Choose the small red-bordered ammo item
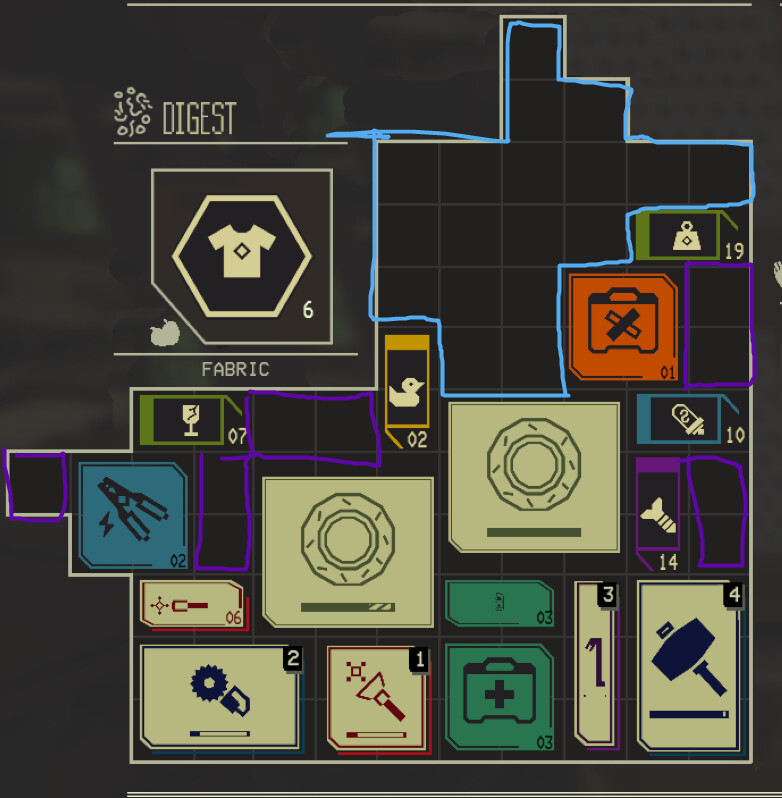 pos(191,604)
